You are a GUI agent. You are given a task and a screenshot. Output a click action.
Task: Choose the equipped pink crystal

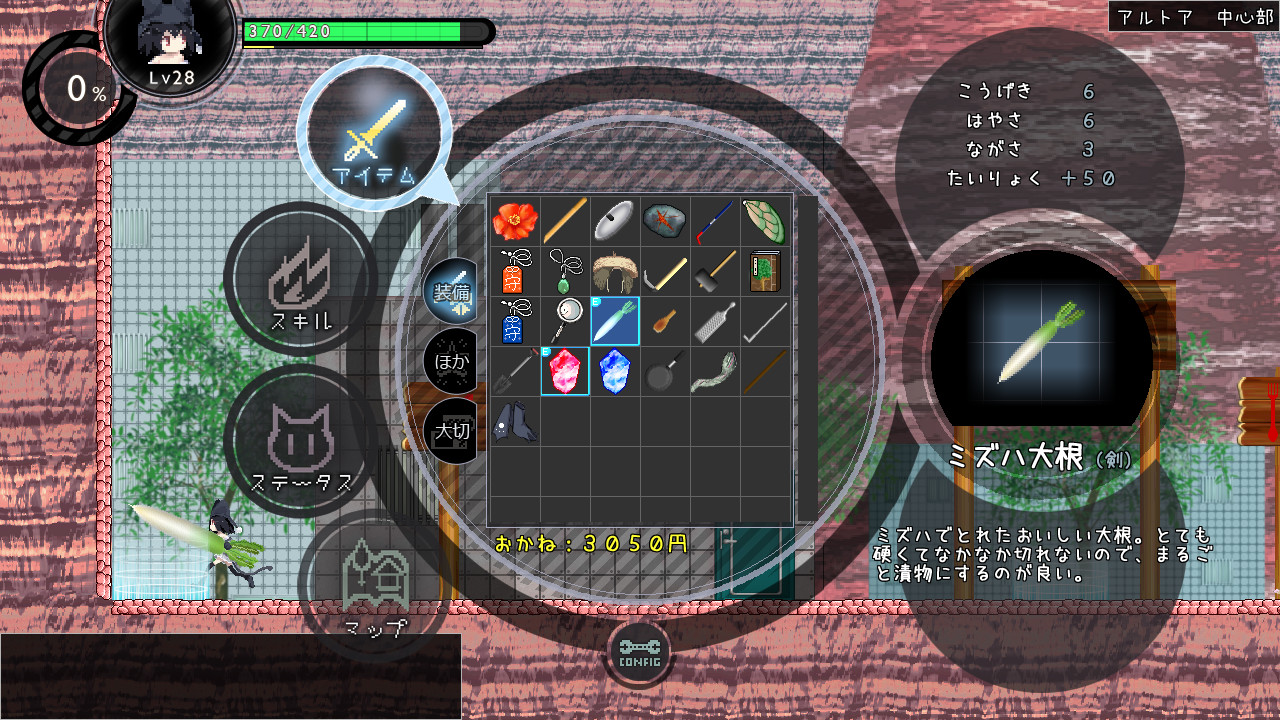565,371
